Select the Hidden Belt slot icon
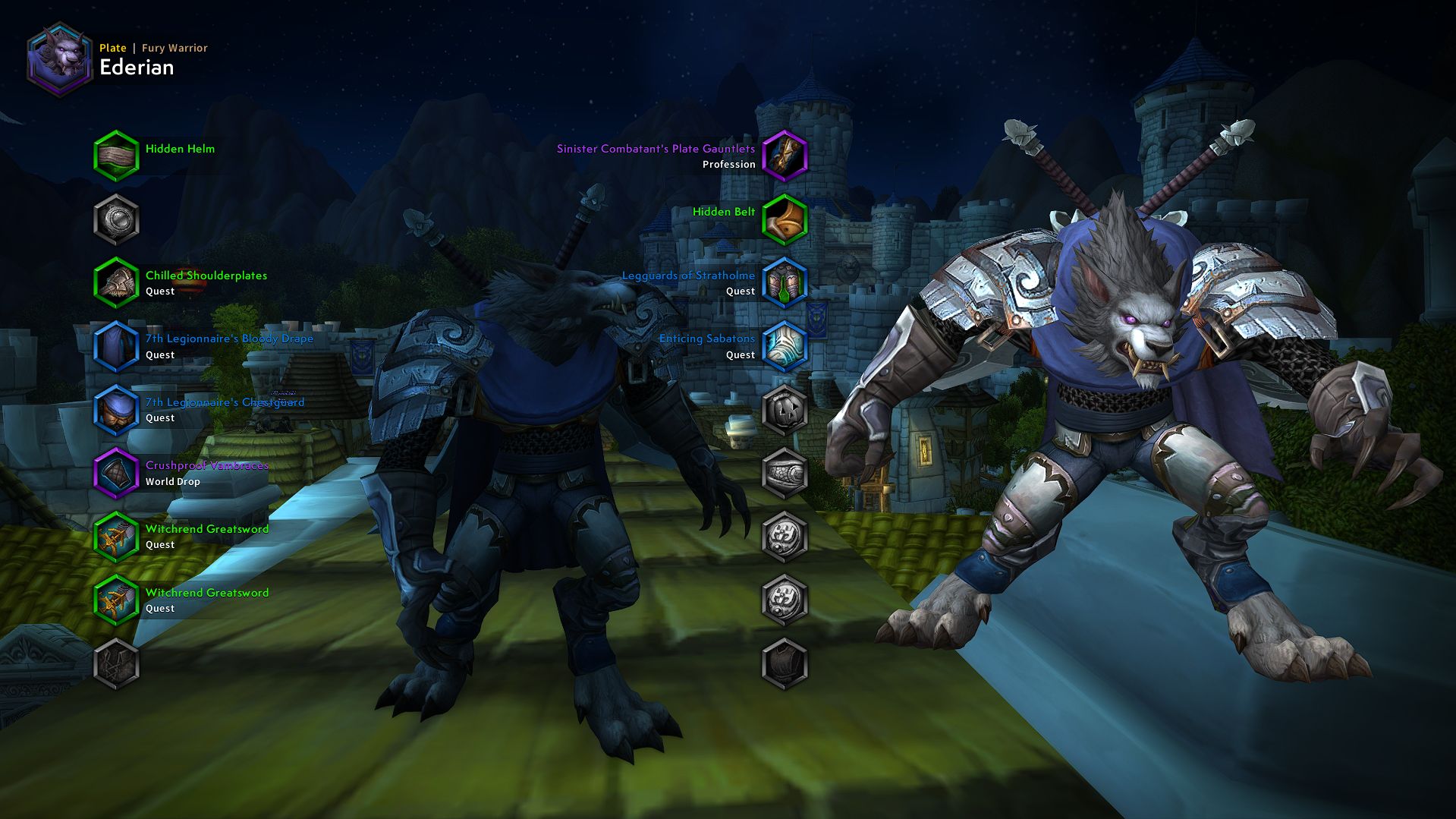 (x=785, y=218)
